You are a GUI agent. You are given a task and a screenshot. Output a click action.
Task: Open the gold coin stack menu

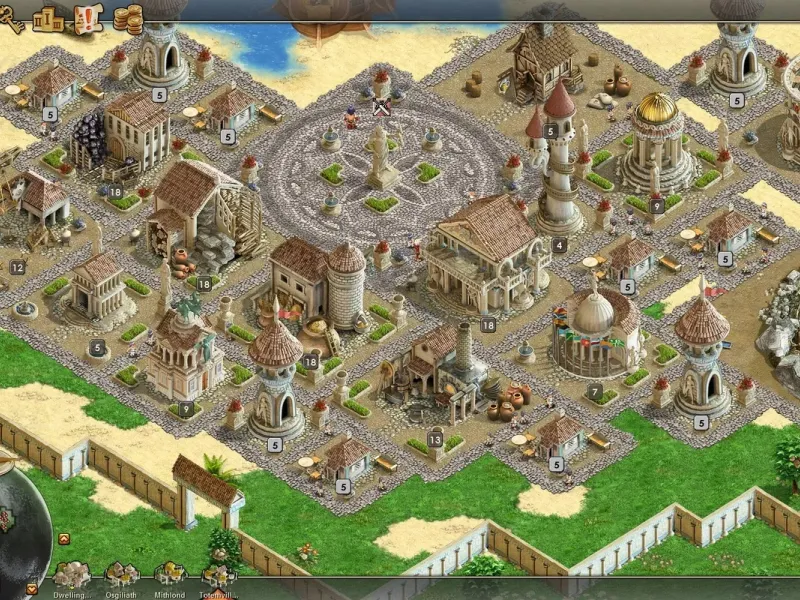(128, 18)
